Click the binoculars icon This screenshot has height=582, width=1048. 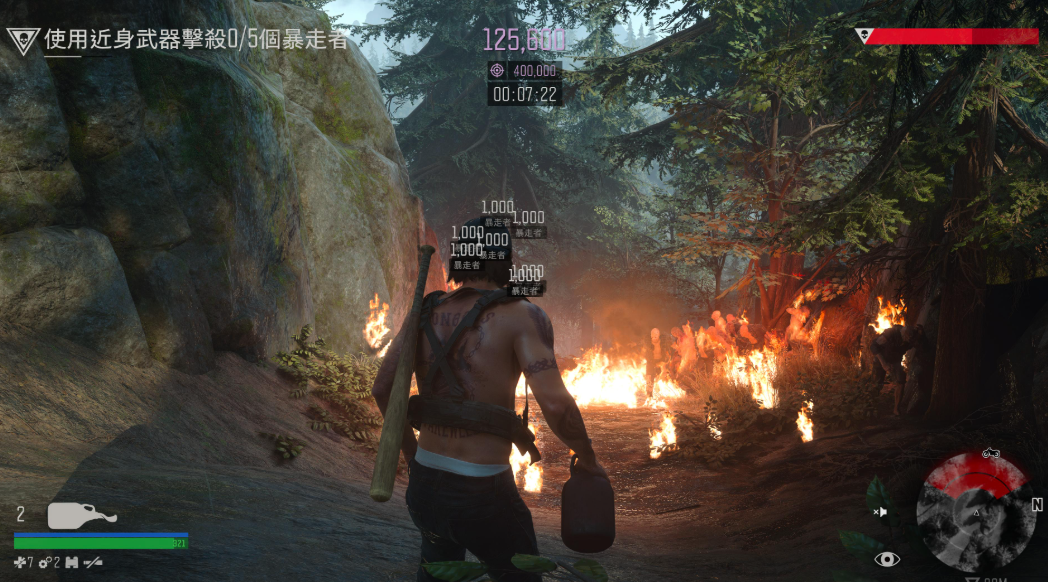(72, 563)
